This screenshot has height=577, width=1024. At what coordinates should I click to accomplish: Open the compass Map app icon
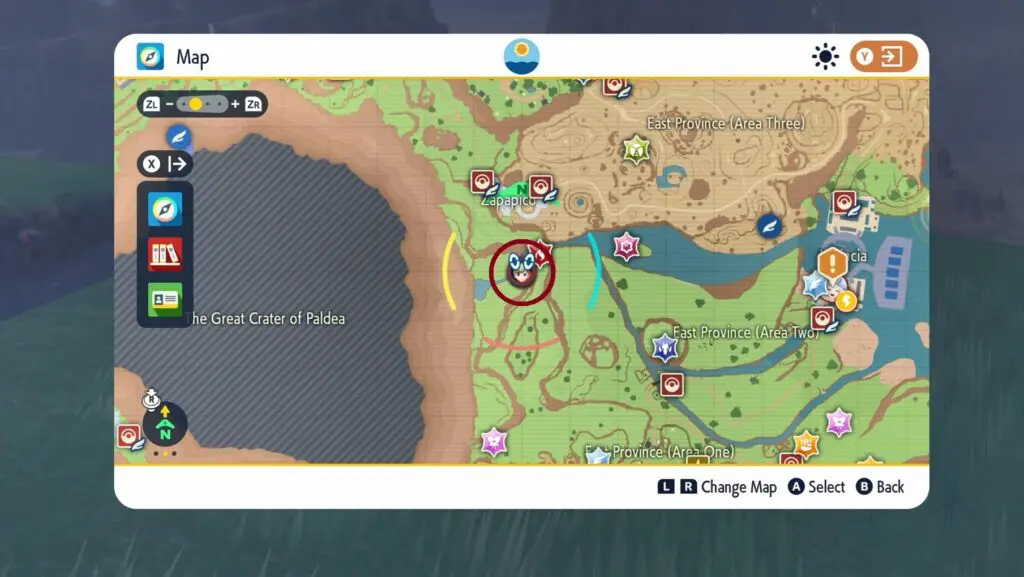coord(165,209)
